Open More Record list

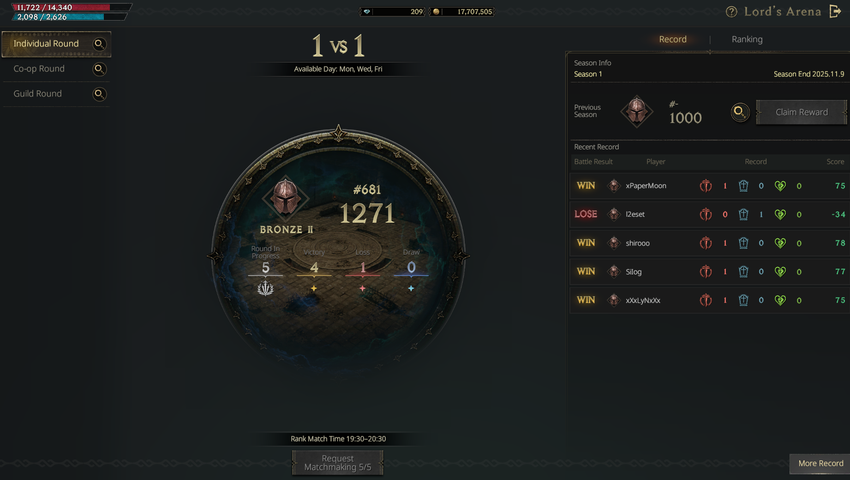tap(820, 463)
